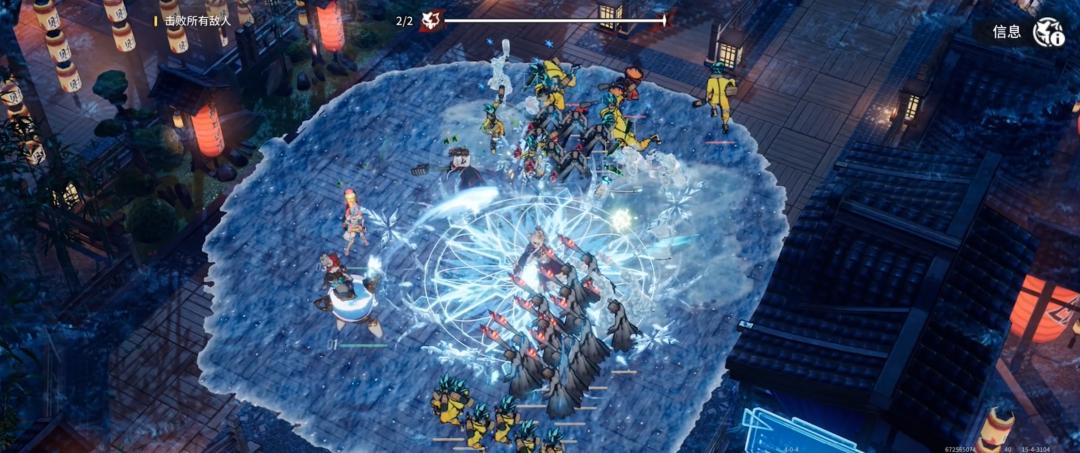Select the red enemy wave icon
Screen dimensions: 1080x453
click(431, 20)
